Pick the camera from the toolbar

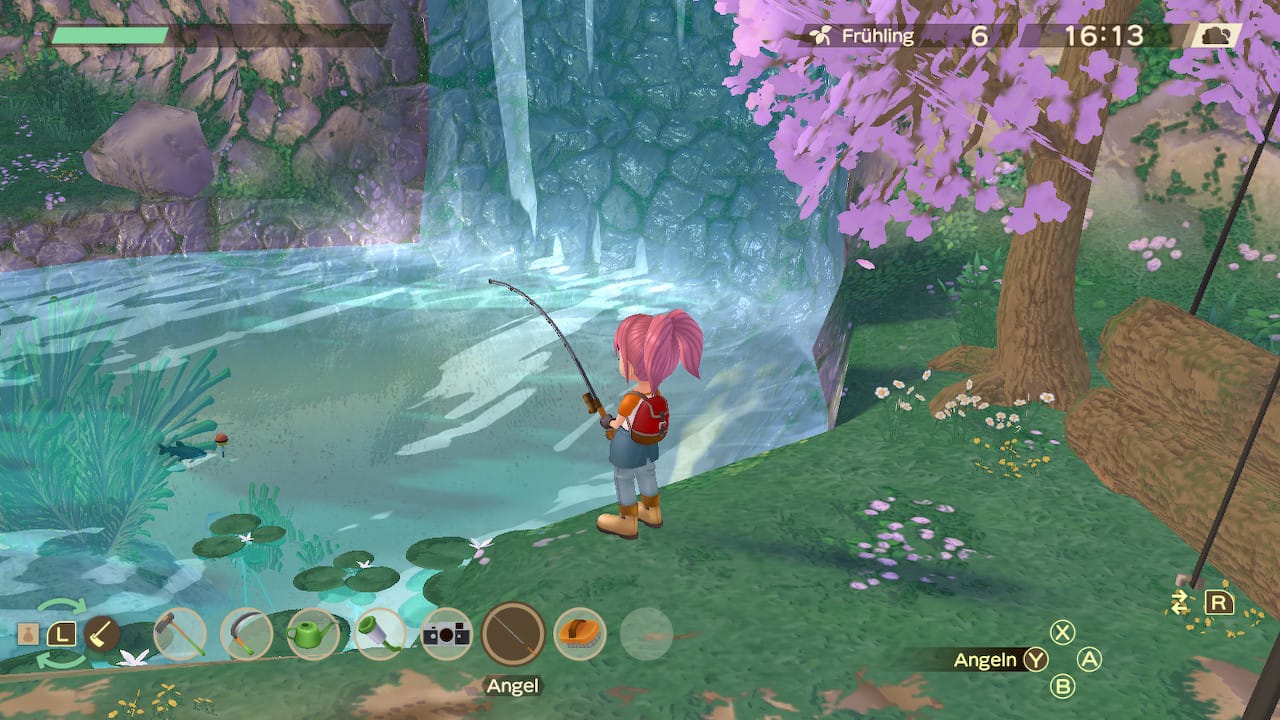tap(446, 634)
